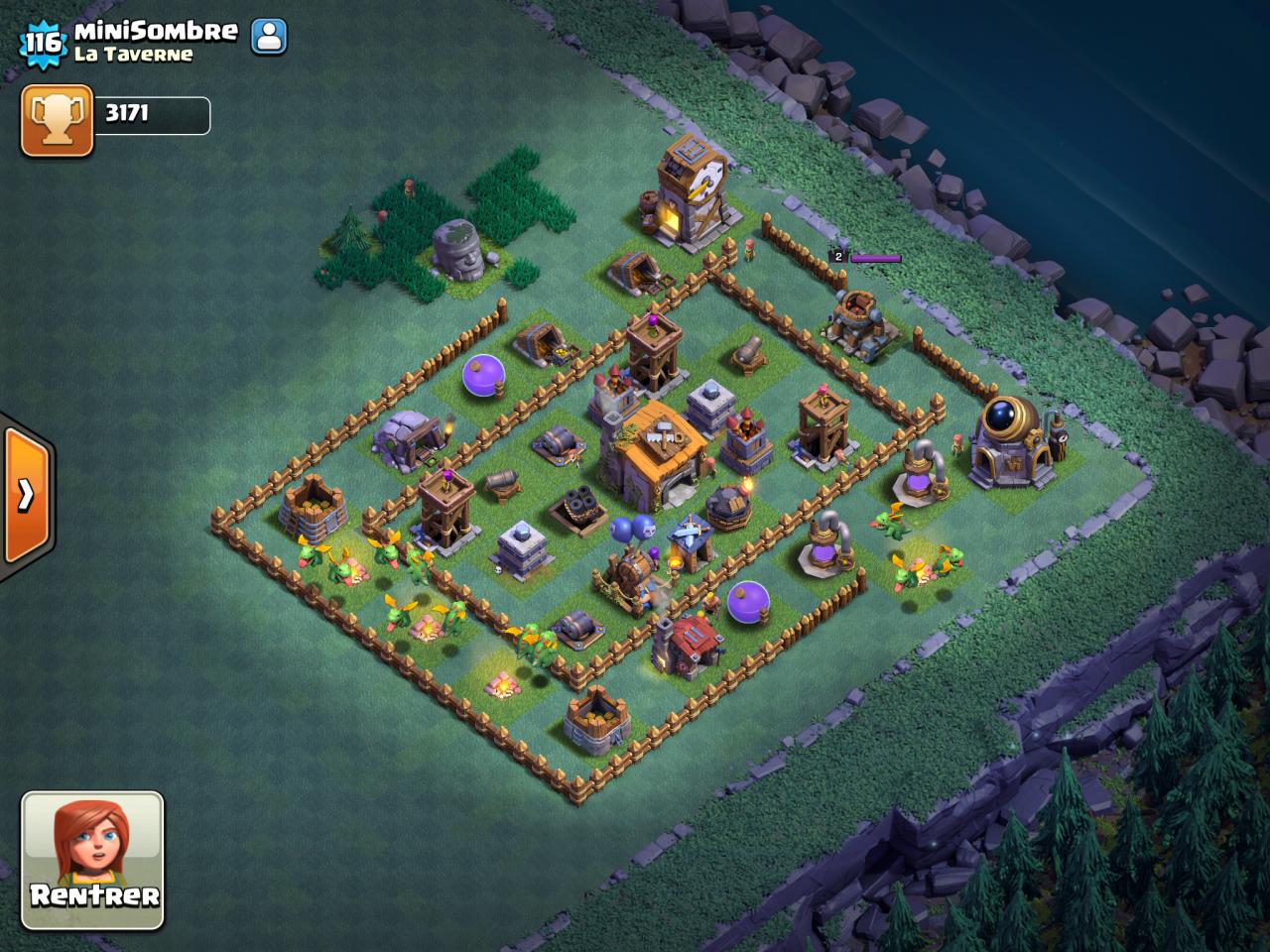
Task: Expand the orange side panel arrow
Action: 26,494
